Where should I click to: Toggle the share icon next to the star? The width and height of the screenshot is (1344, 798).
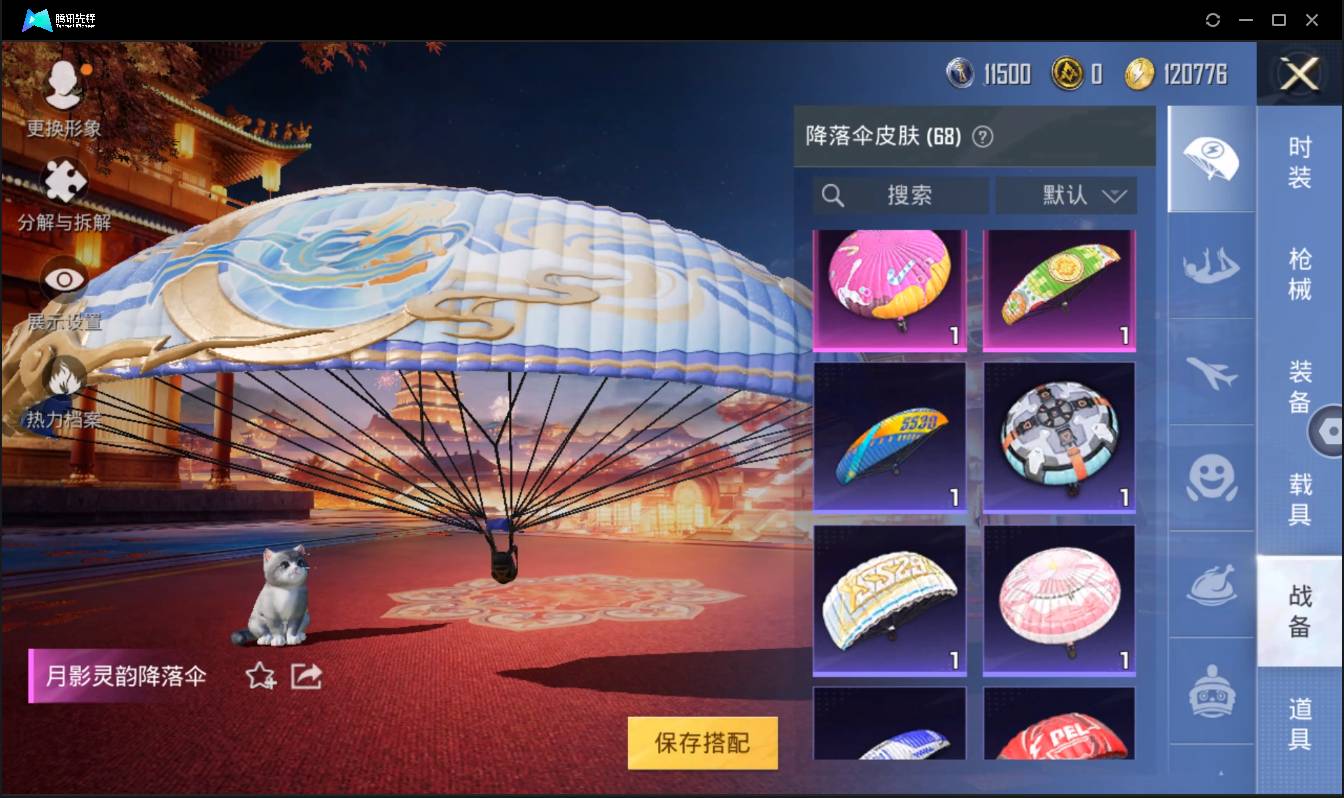[x=306, y=676]
